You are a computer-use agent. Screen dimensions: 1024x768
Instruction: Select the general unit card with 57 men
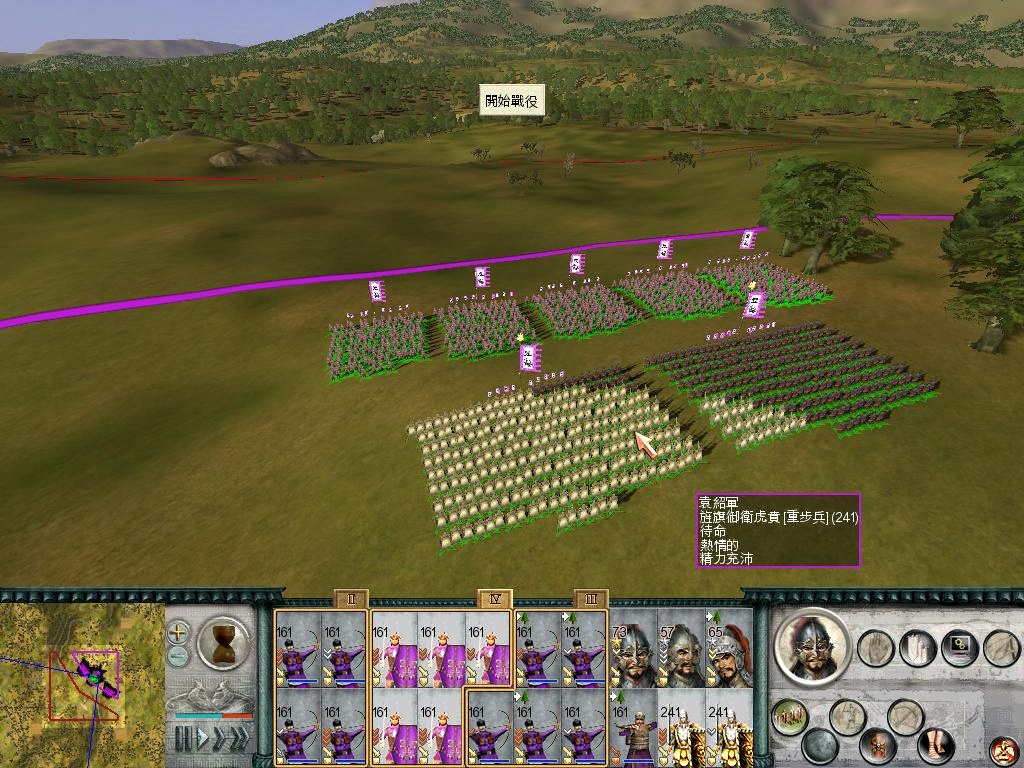click(x=681, y=649)
